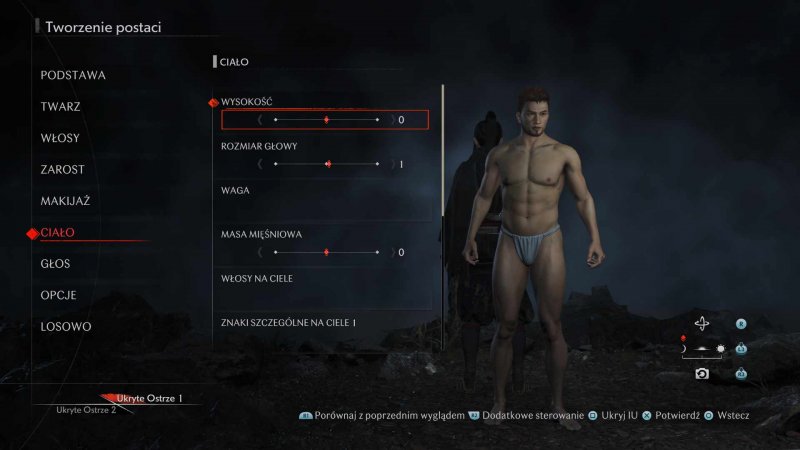Select the Twarz menu entry

(61, 106)
